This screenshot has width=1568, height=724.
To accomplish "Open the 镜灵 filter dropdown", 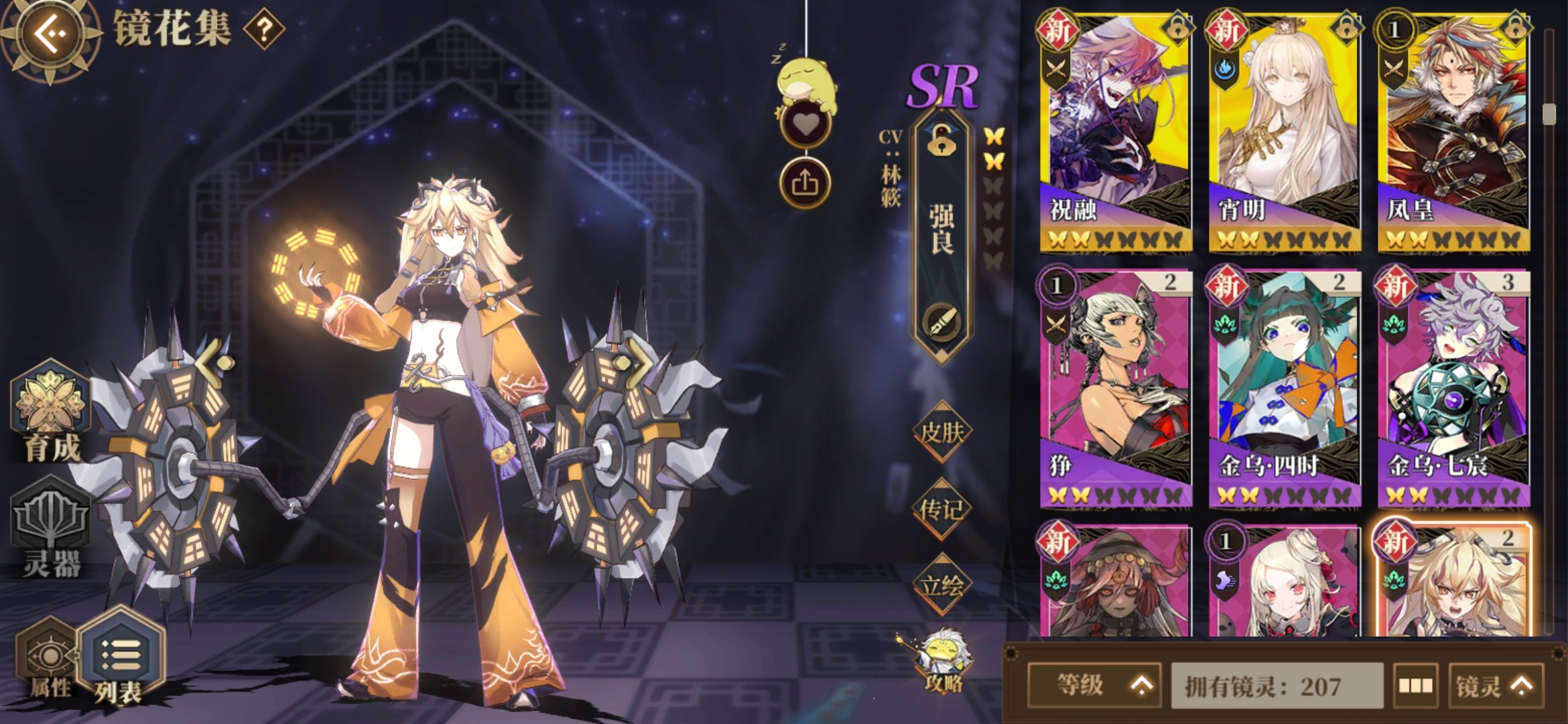I will [x=1496, y=685].
